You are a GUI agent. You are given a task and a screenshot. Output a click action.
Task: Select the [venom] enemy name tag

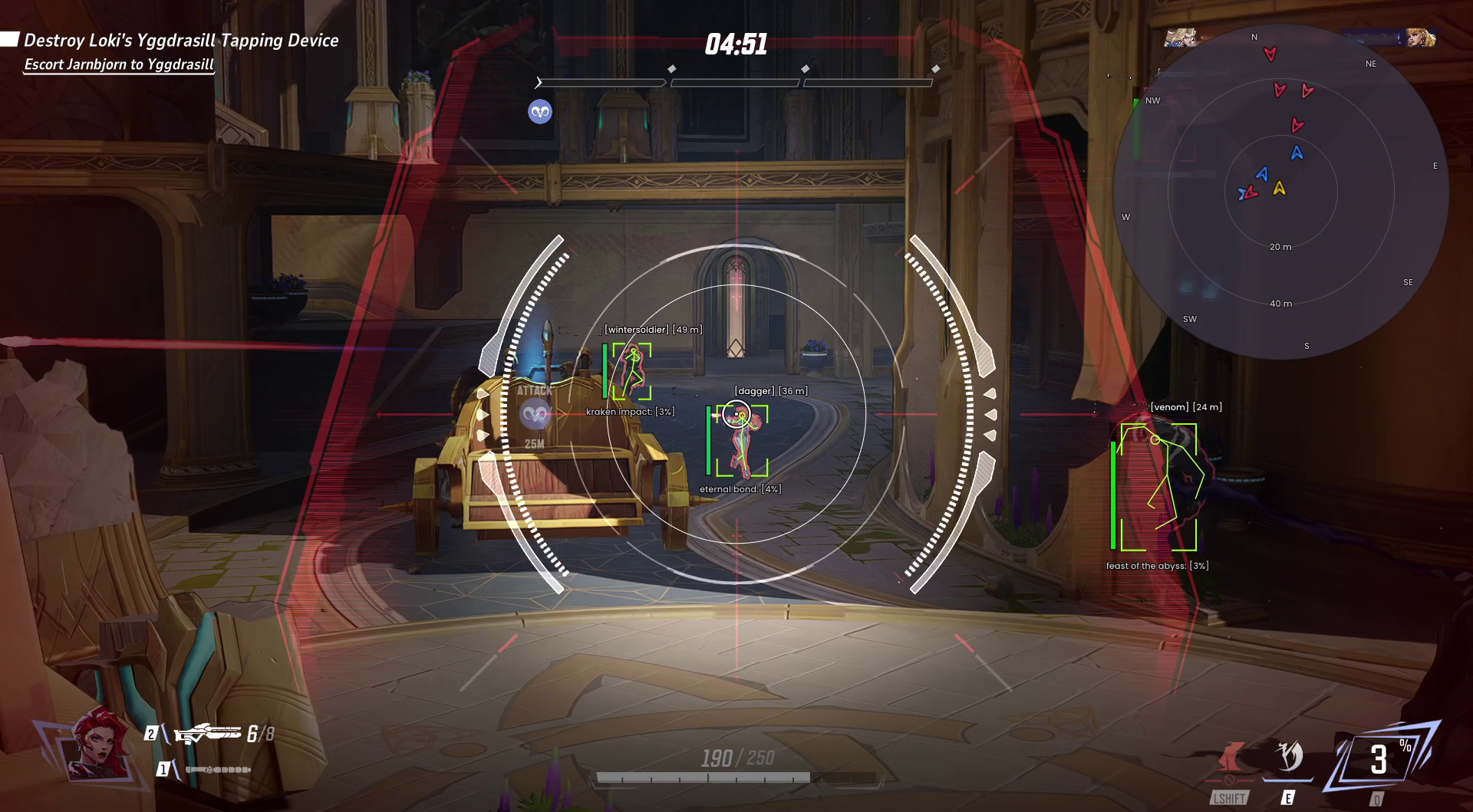tap(1185, 407)
